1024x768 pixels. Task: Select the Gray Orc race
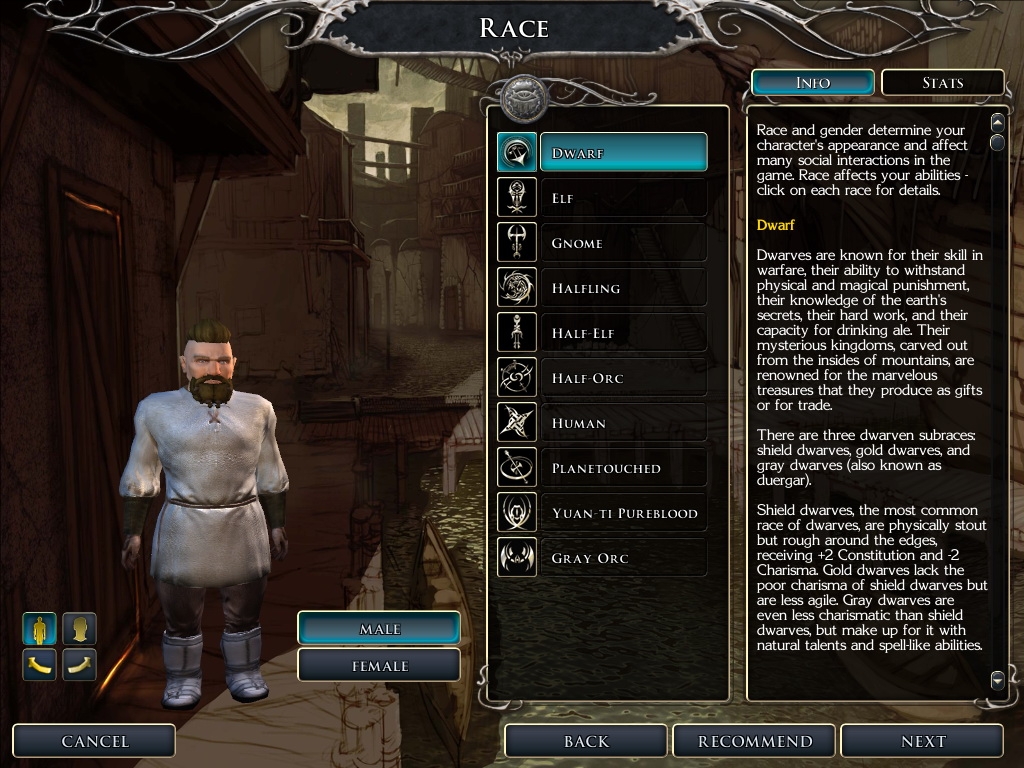(x=622, y=558)
